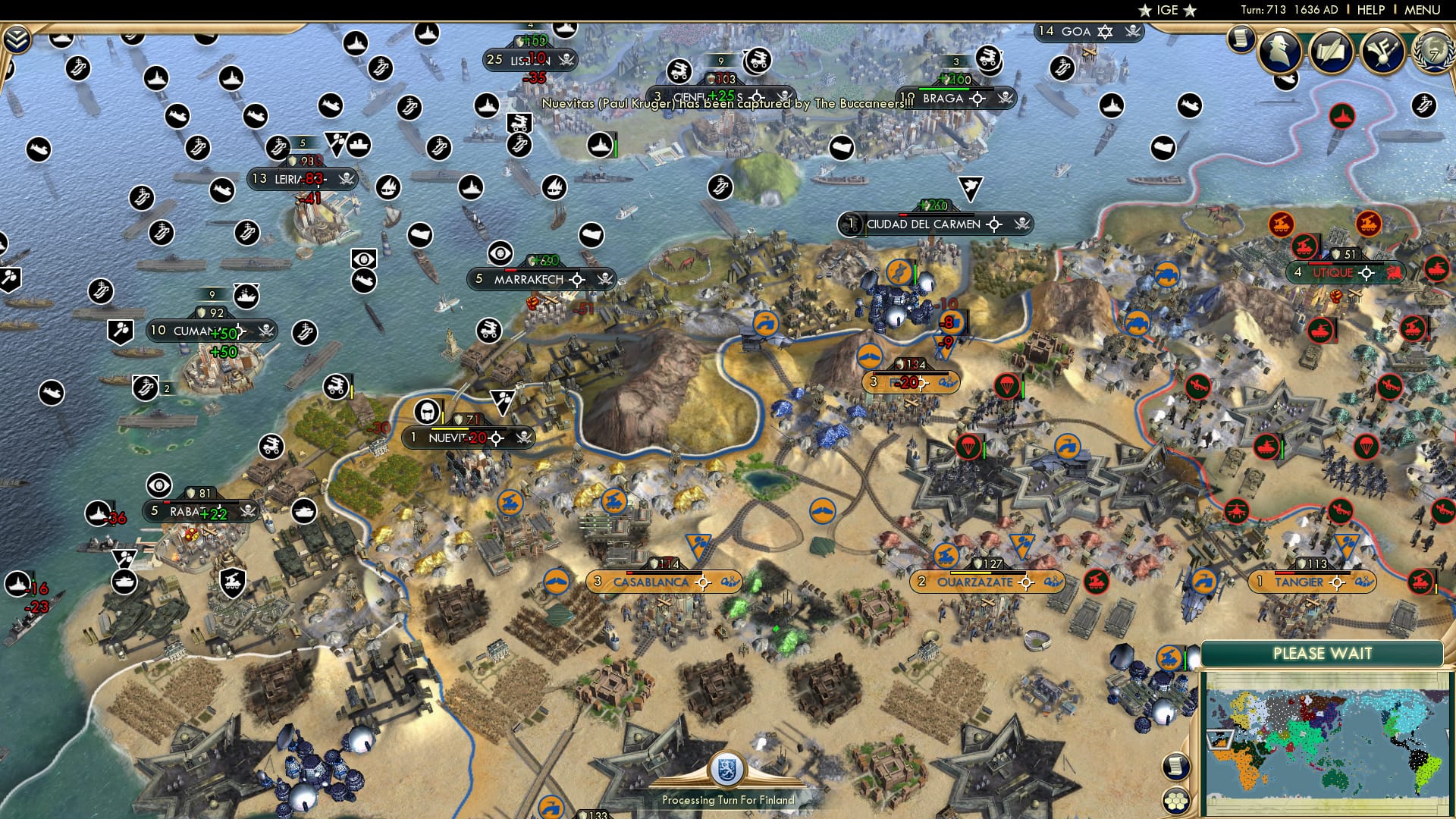The height and width of the screenshot is (819, 1456).
Task: Open the notification log scroll icon top right
Action: [x=1241, y=39]
